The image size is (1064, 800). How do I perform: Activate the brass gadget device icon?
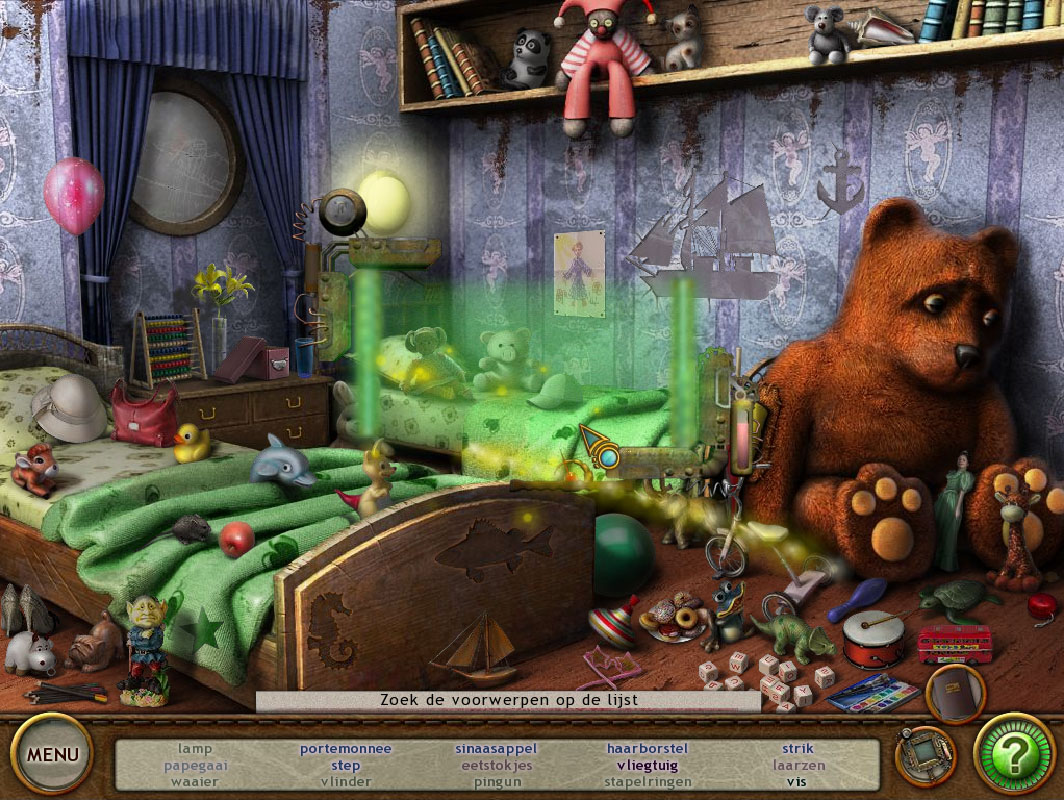(x=925, y=755)
